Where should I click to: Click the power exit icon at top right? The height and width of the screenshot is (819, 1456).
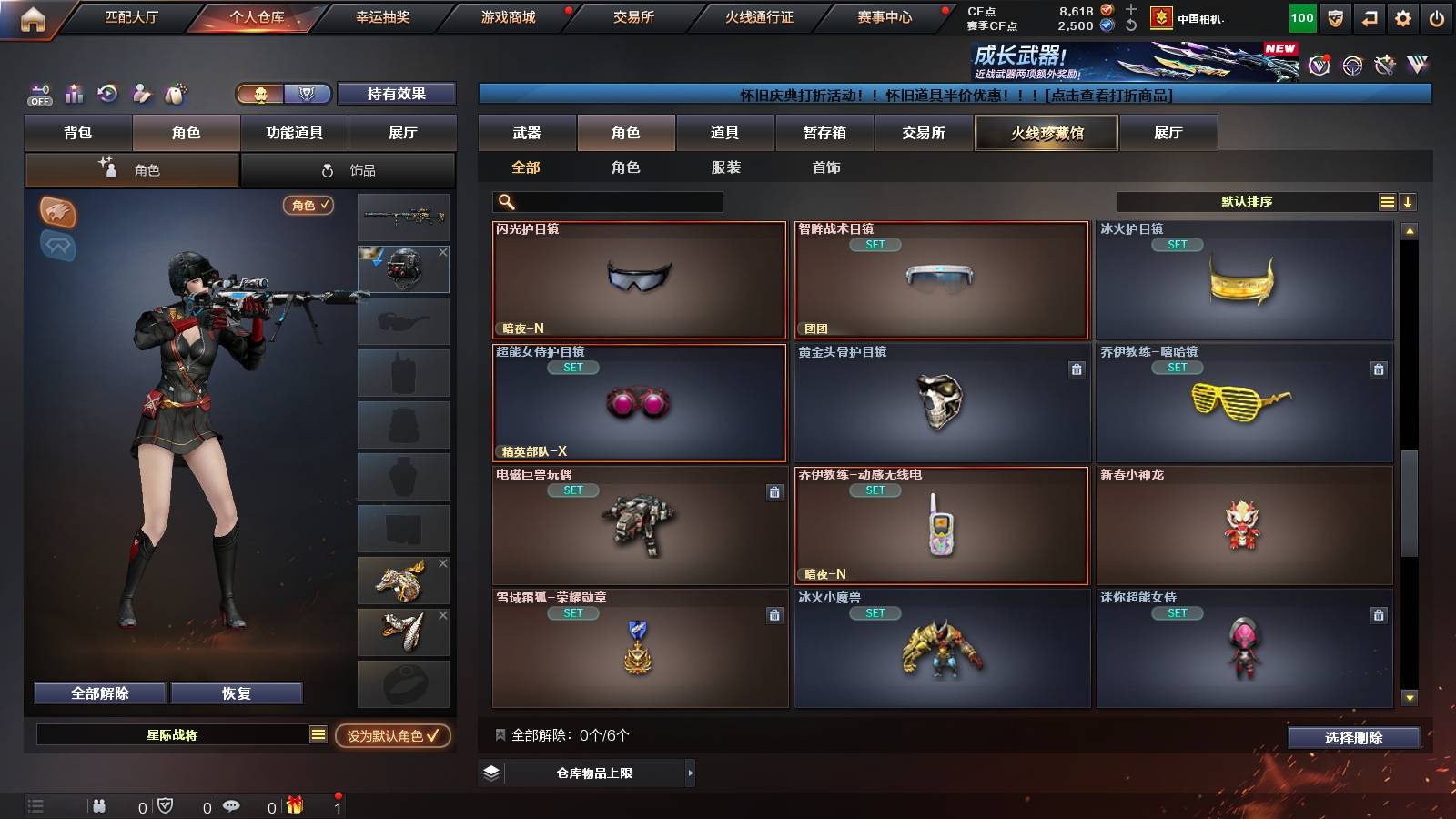1436,16
